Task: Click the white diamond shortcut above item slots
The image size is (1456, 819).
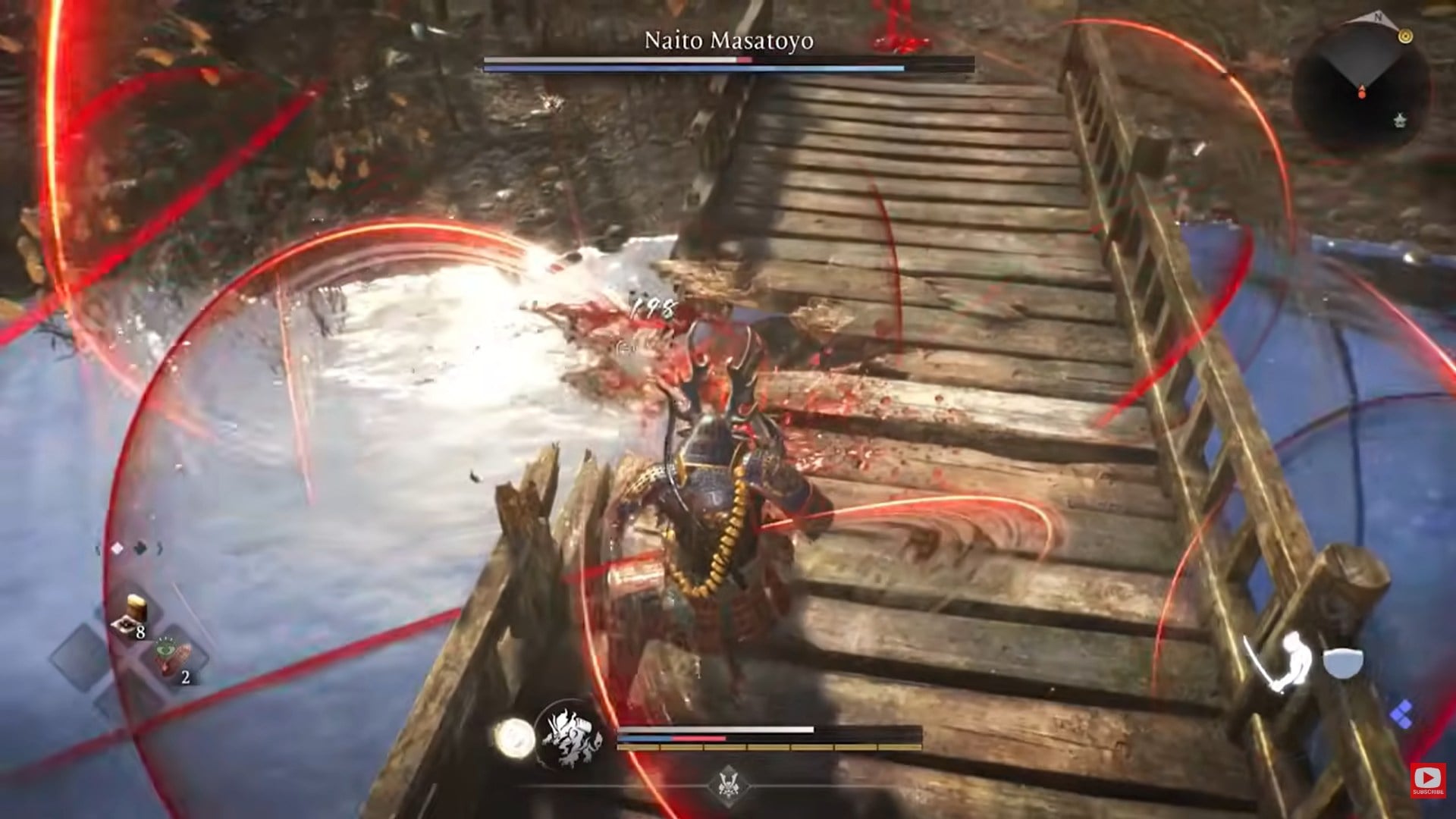Action: click(x=118, y=547)
